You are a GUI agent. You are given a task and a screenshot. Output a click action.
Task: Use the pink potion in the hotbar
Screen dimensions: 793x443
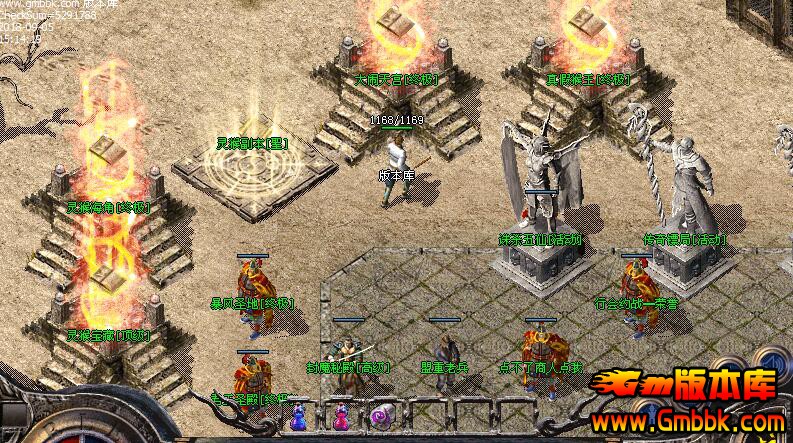click(341, 419)
